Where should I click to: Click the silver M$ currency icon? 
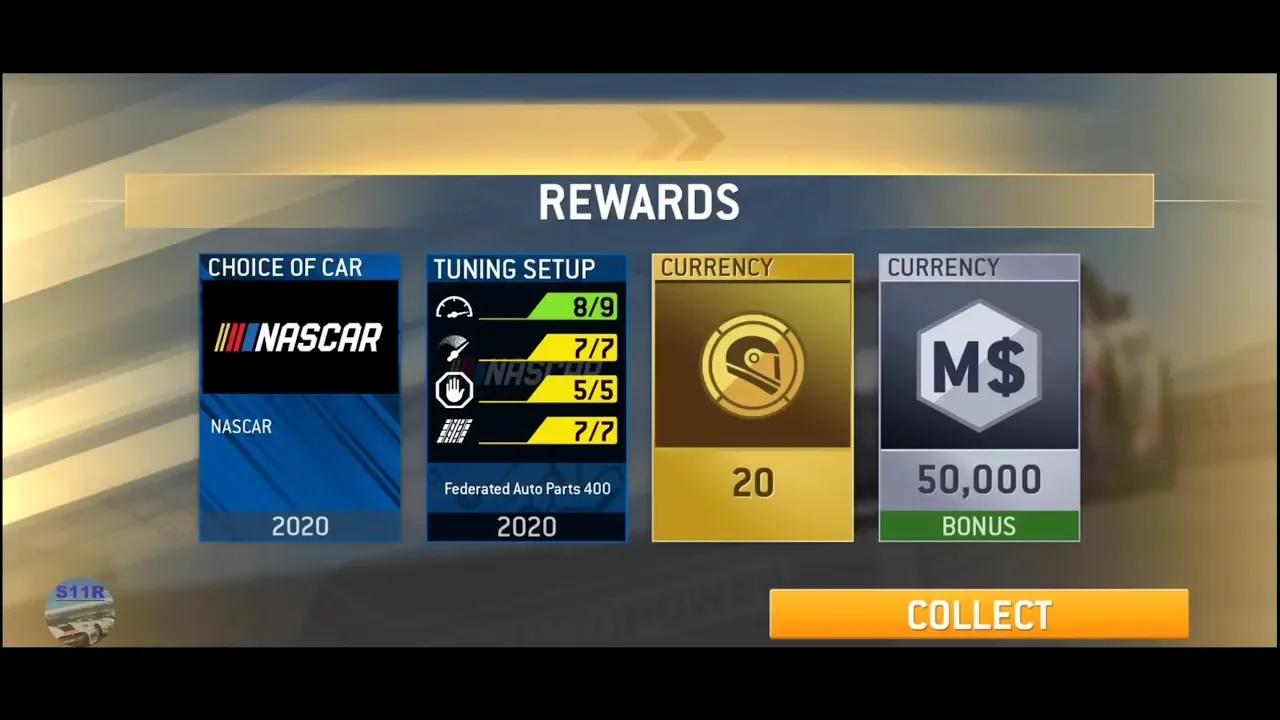978,363
